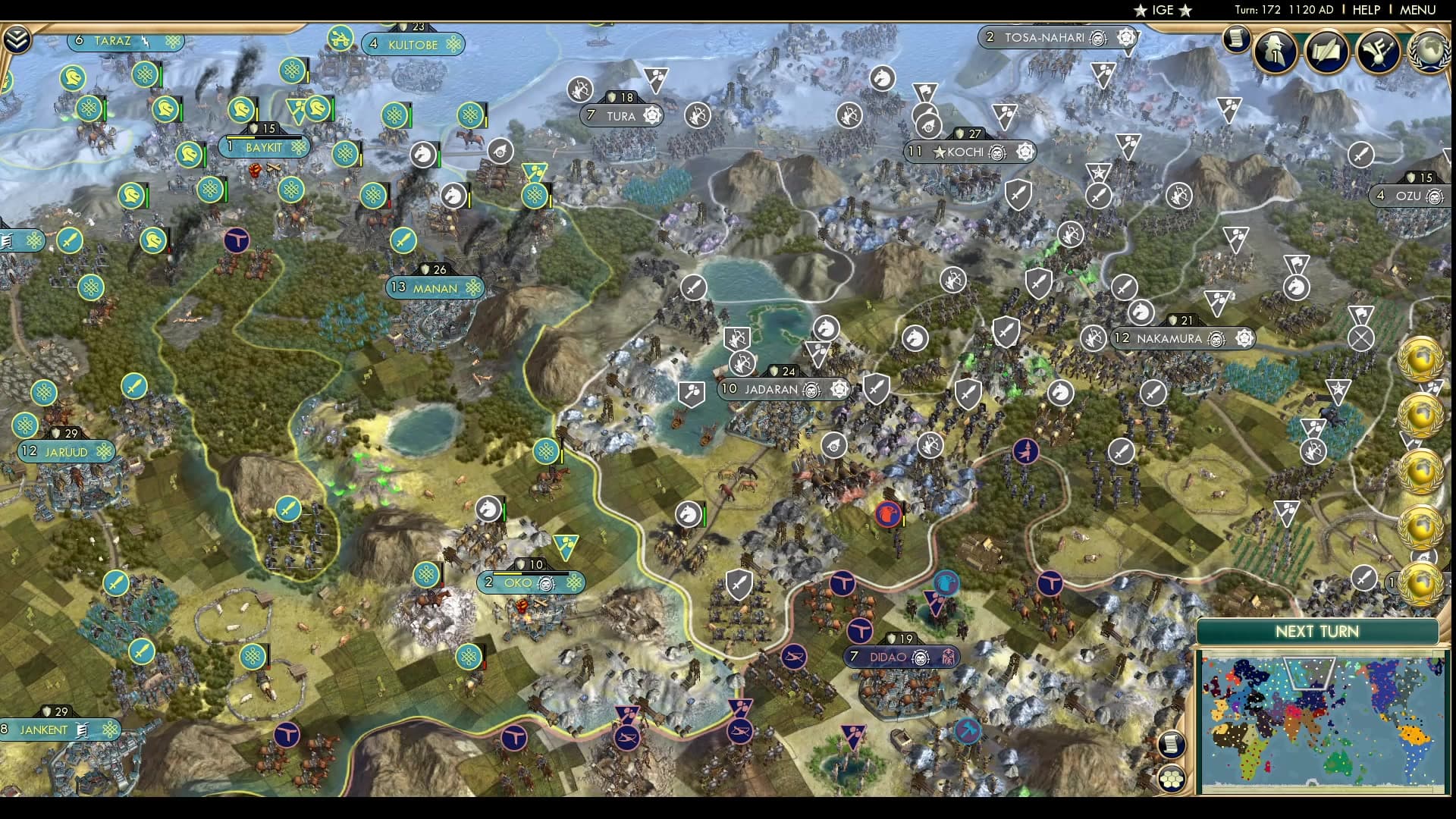Open the Culture Overview musical icon
The height and width of the screenshot is (819, 1456).
1378,50
